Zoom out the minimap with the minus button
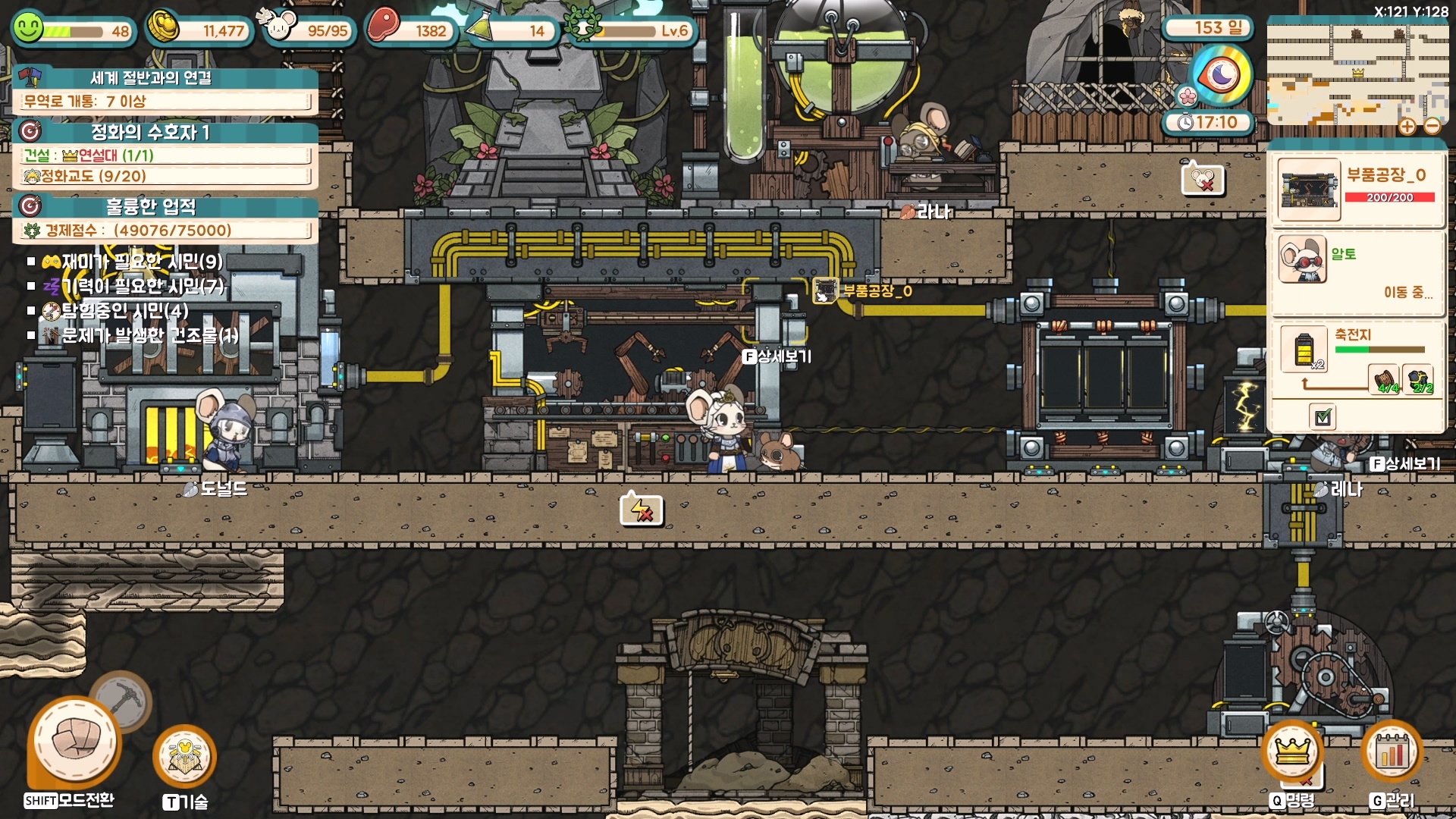Screen dimensions: 1456x819 [1432, 126]
